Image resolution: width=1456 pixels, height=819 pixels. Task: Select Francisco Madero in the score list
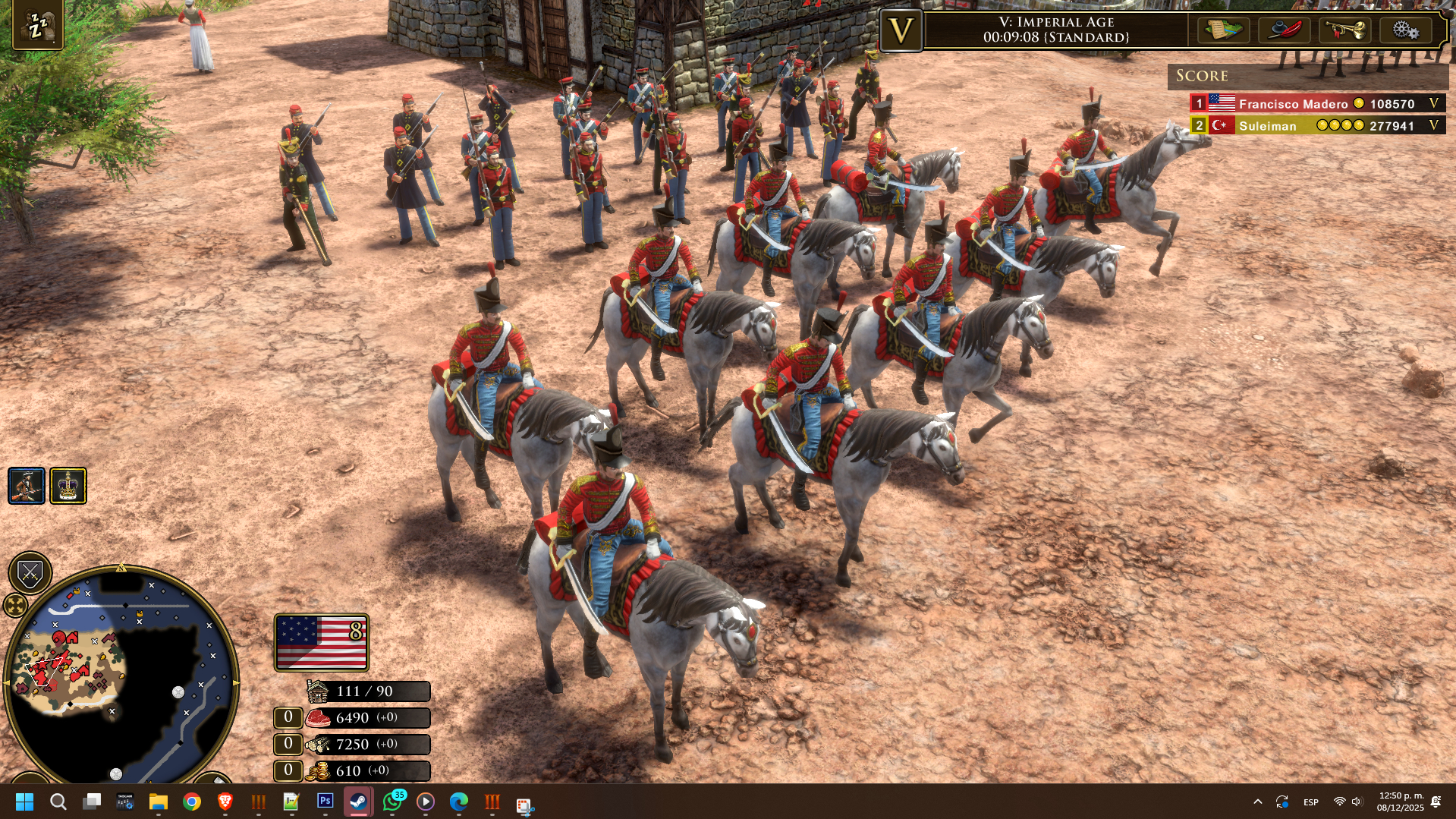pyautogui.click(x=1293, y=104)
